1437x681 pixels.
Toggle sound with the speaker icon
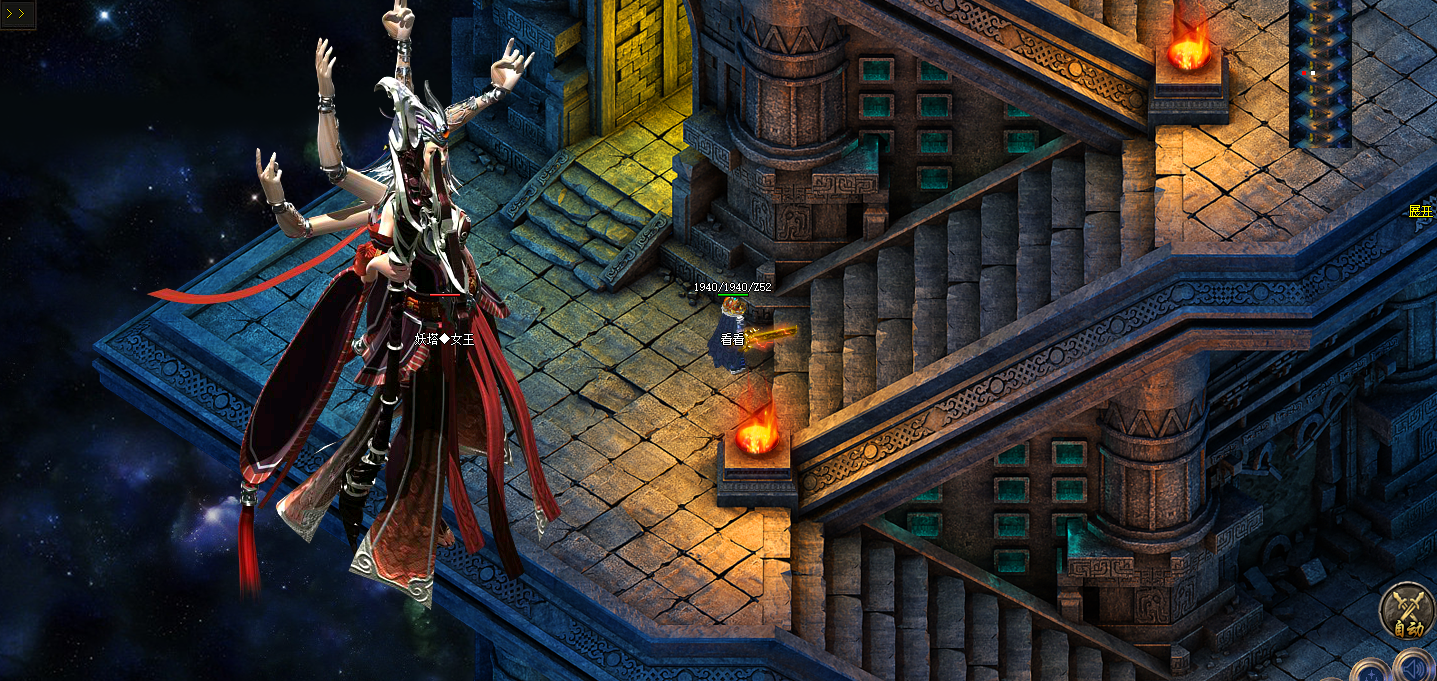point(1414,667)
